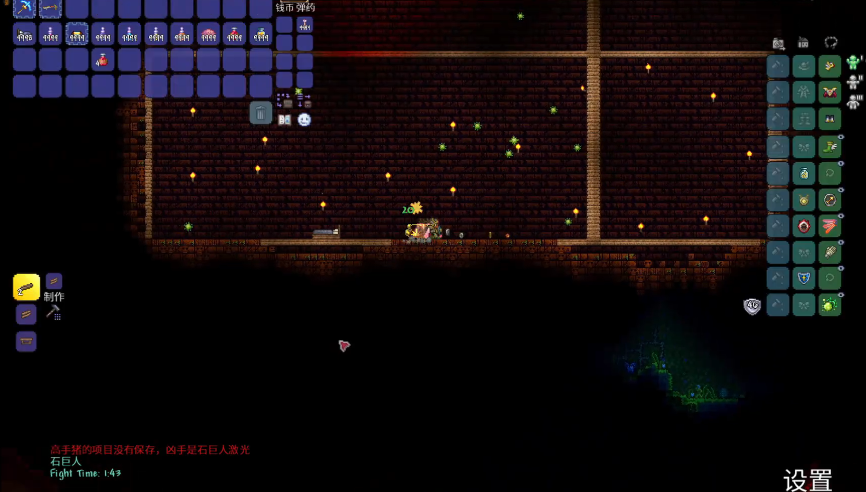This screenshot has height=492, width=866.
Task: Select the blue pickaxe hotbar slot
Action: point(25,8)
